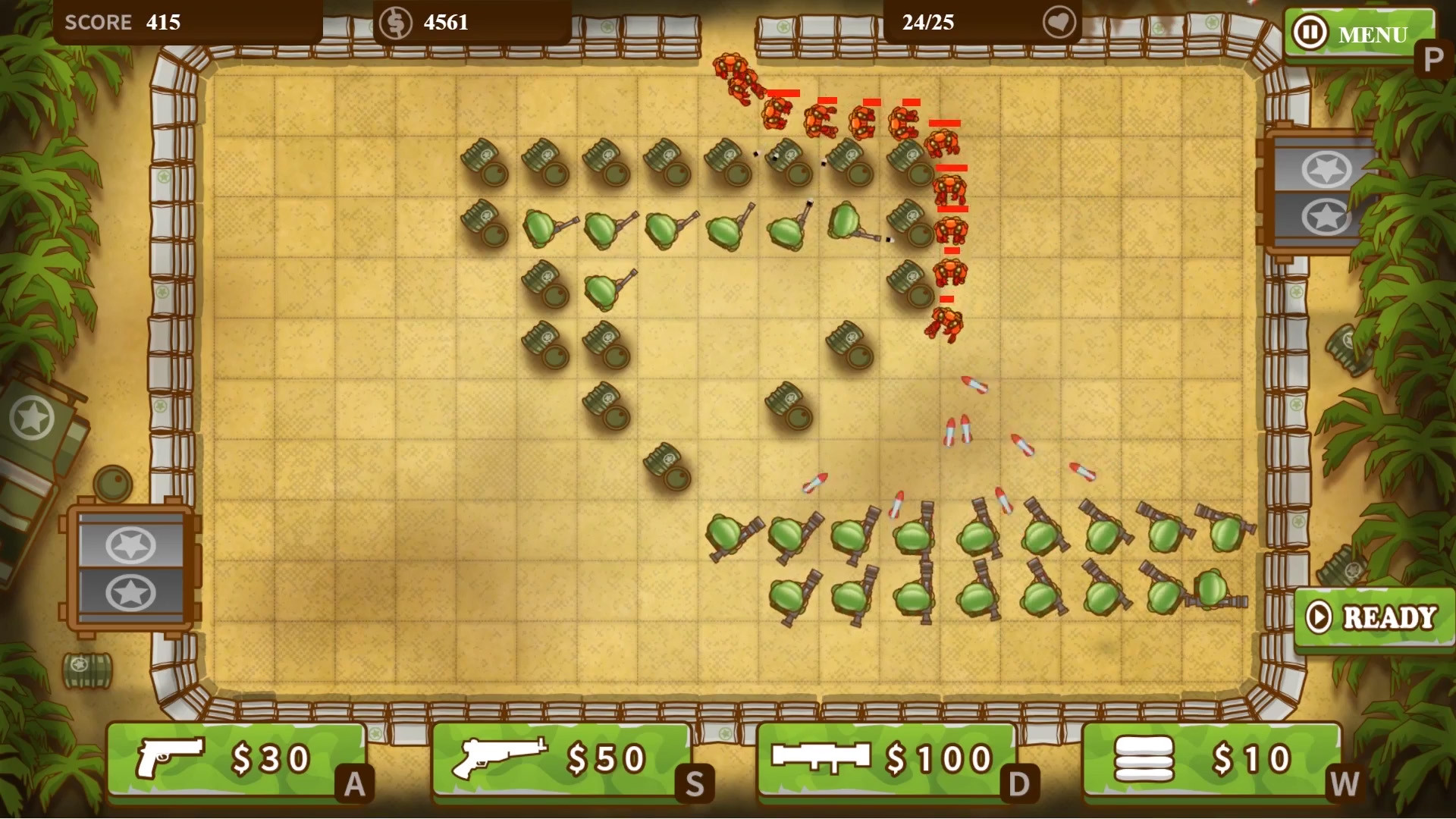Image resolution: width=1456 pixels, height=819 pixels.
Task: Click the SCORE display
Action: pos(121,22)
